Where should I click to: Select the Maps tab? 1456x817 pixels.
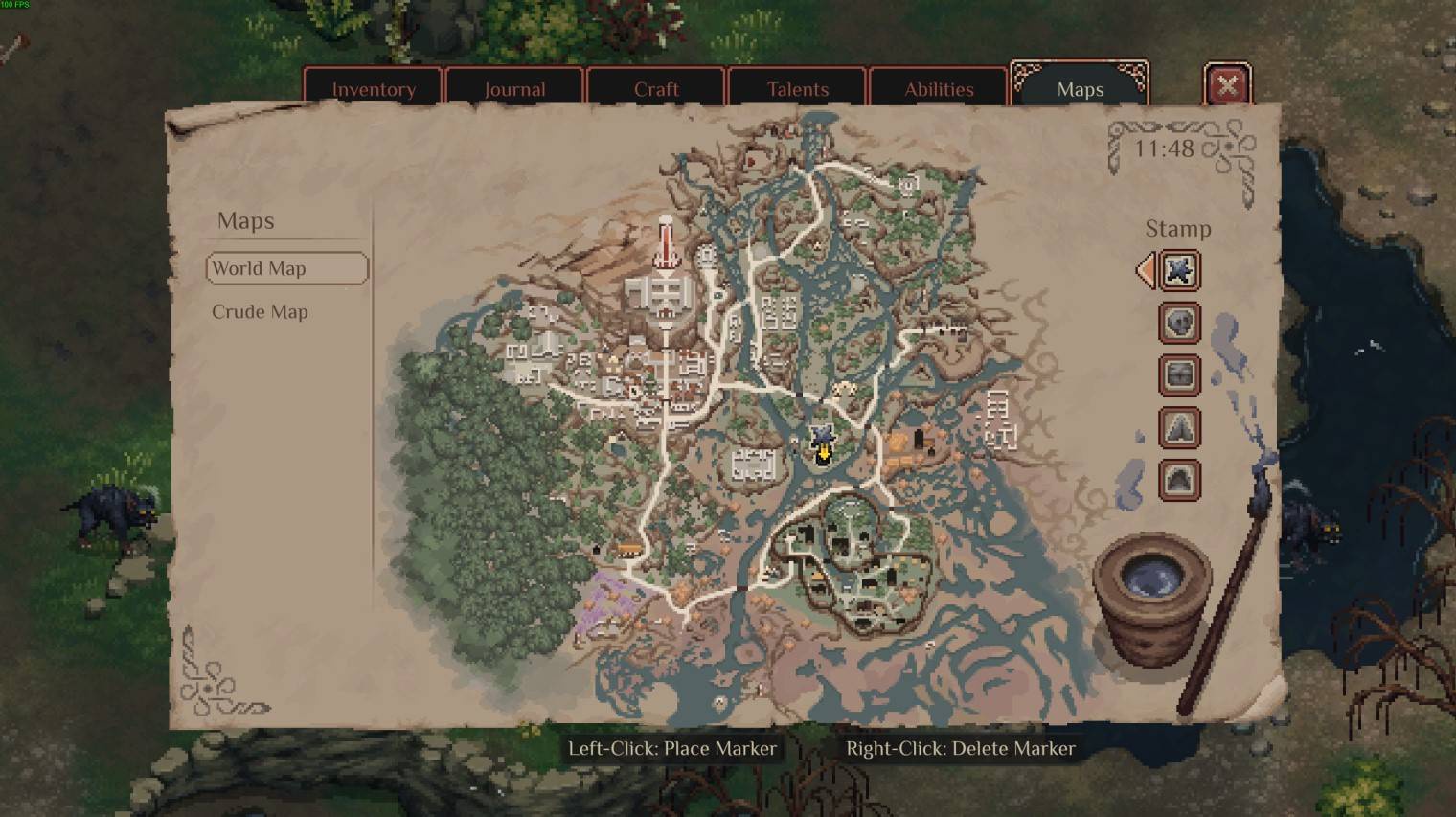point(1080,89)
